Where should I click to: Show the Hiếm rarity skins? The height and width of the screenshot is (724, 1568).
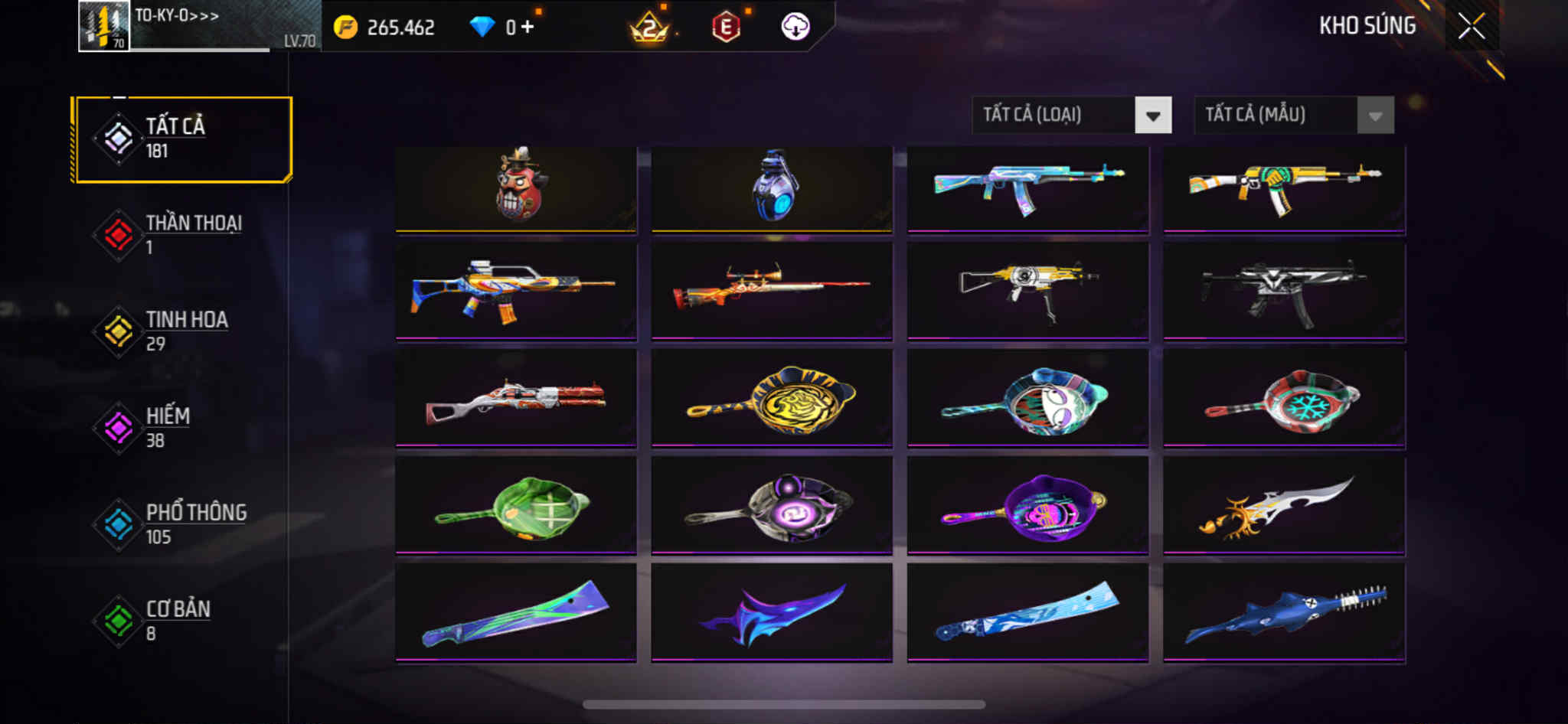click(182, 428)
